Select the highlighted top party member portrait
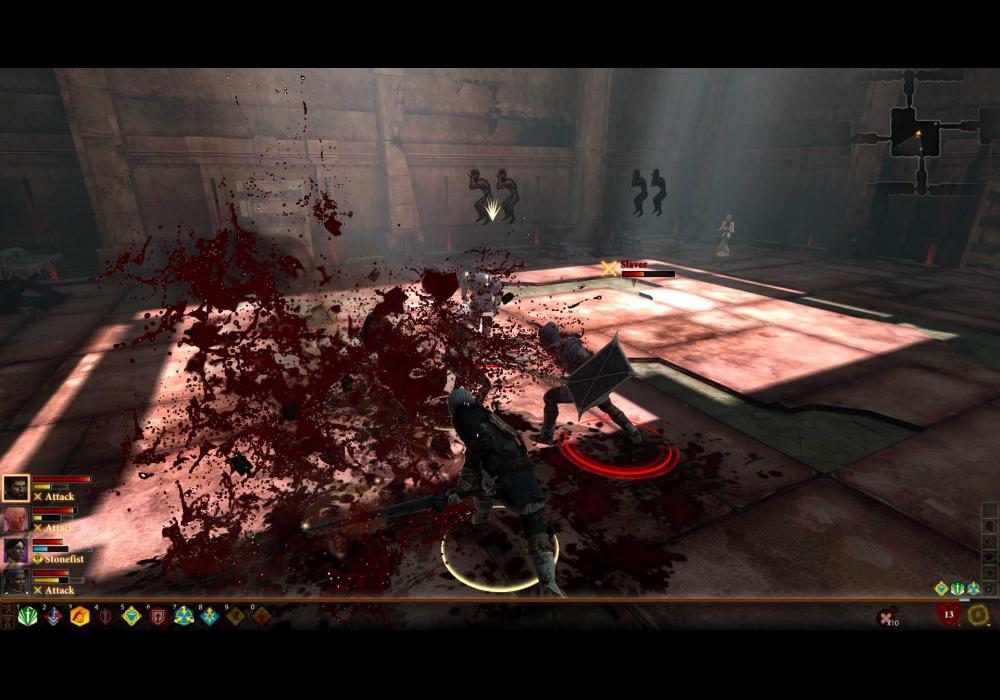Image resolution: width=1000 pixels, height=700 pixels. click(16, 488)
